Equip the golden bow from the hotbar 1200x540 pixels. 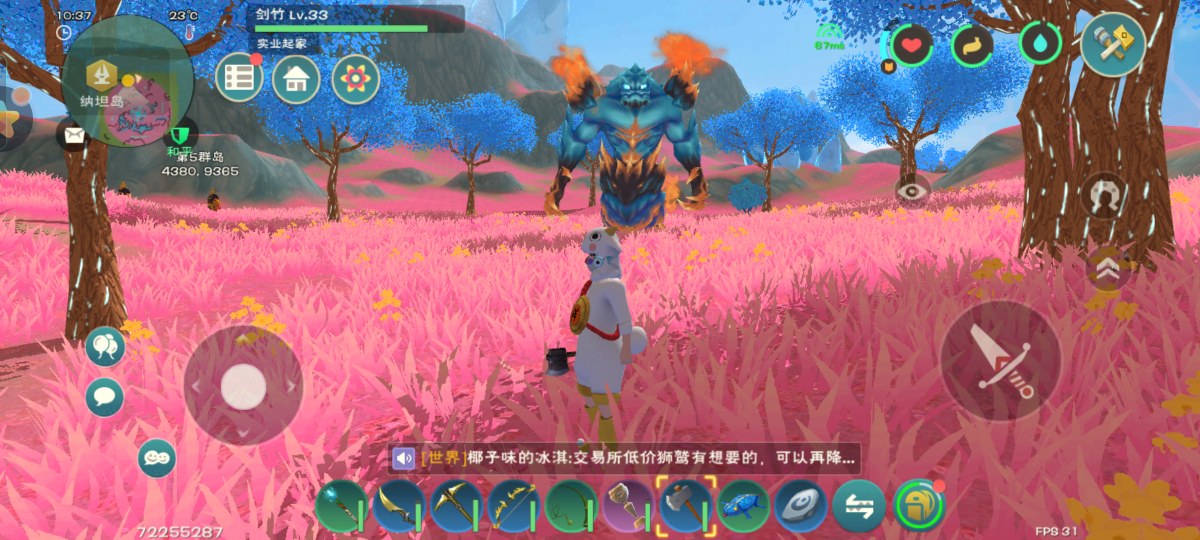click(x=514, y=505)
